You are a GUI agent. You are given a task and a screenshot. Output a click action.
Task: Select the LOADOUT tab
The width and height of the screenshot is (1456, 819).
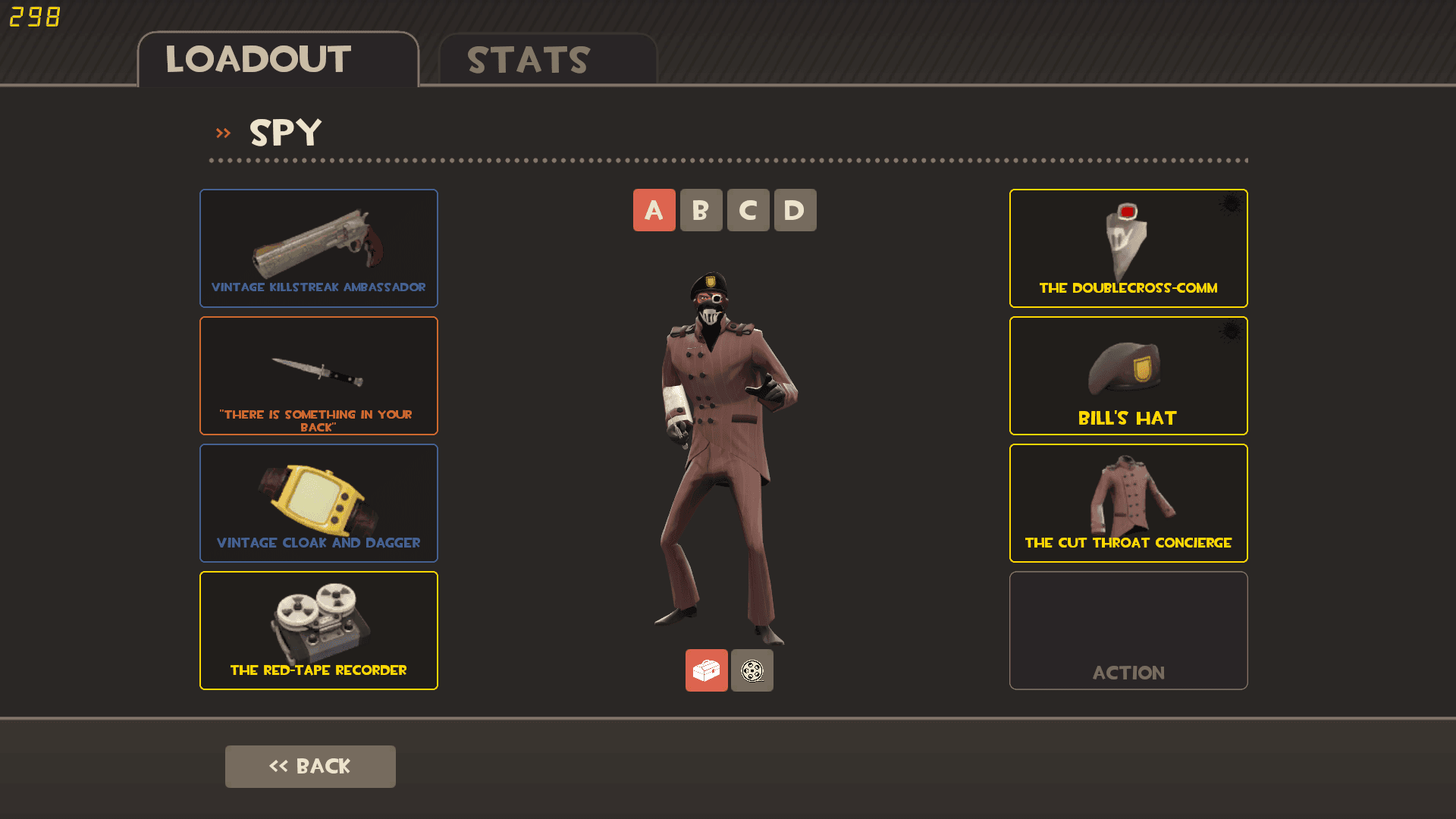[x=258, y=59]
